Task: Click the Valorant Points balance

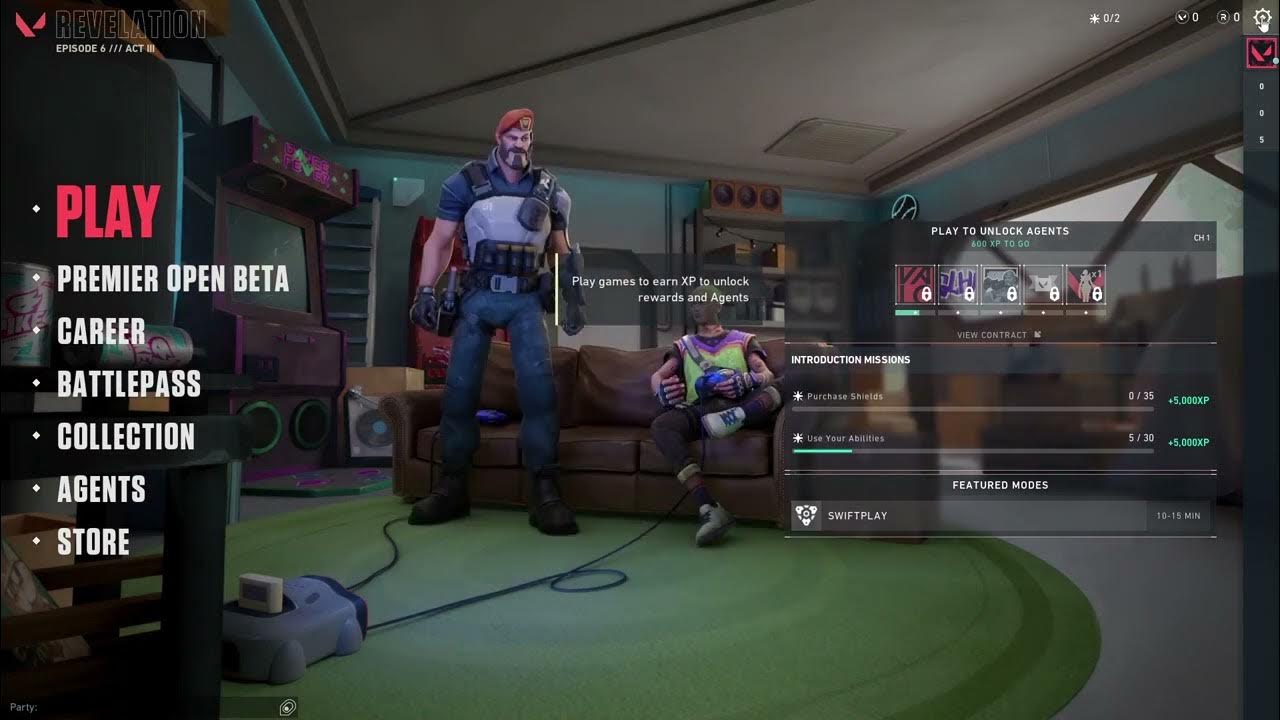Action: 1187,18
